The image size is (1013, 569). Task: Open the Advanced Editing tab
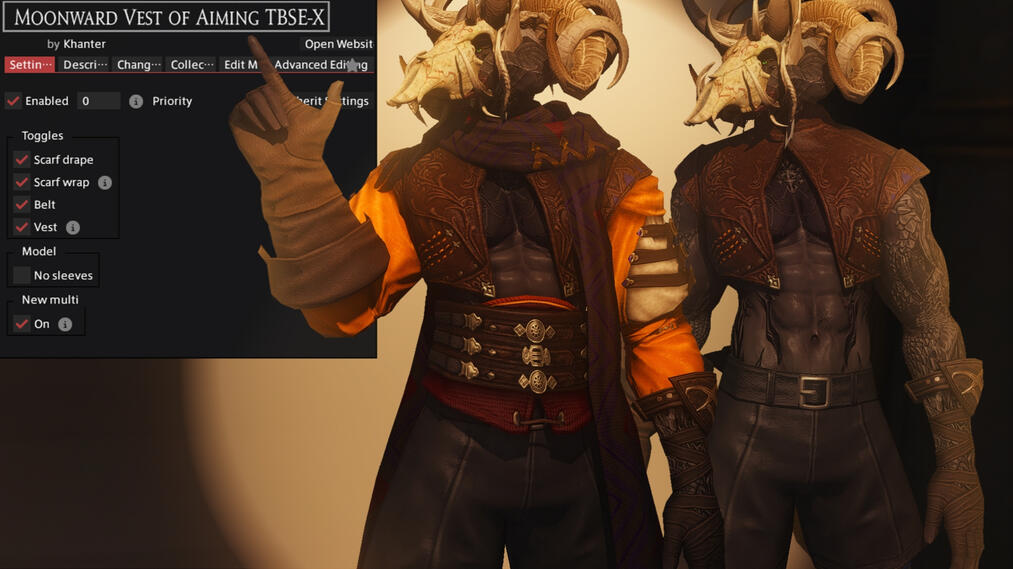[320, 65]
